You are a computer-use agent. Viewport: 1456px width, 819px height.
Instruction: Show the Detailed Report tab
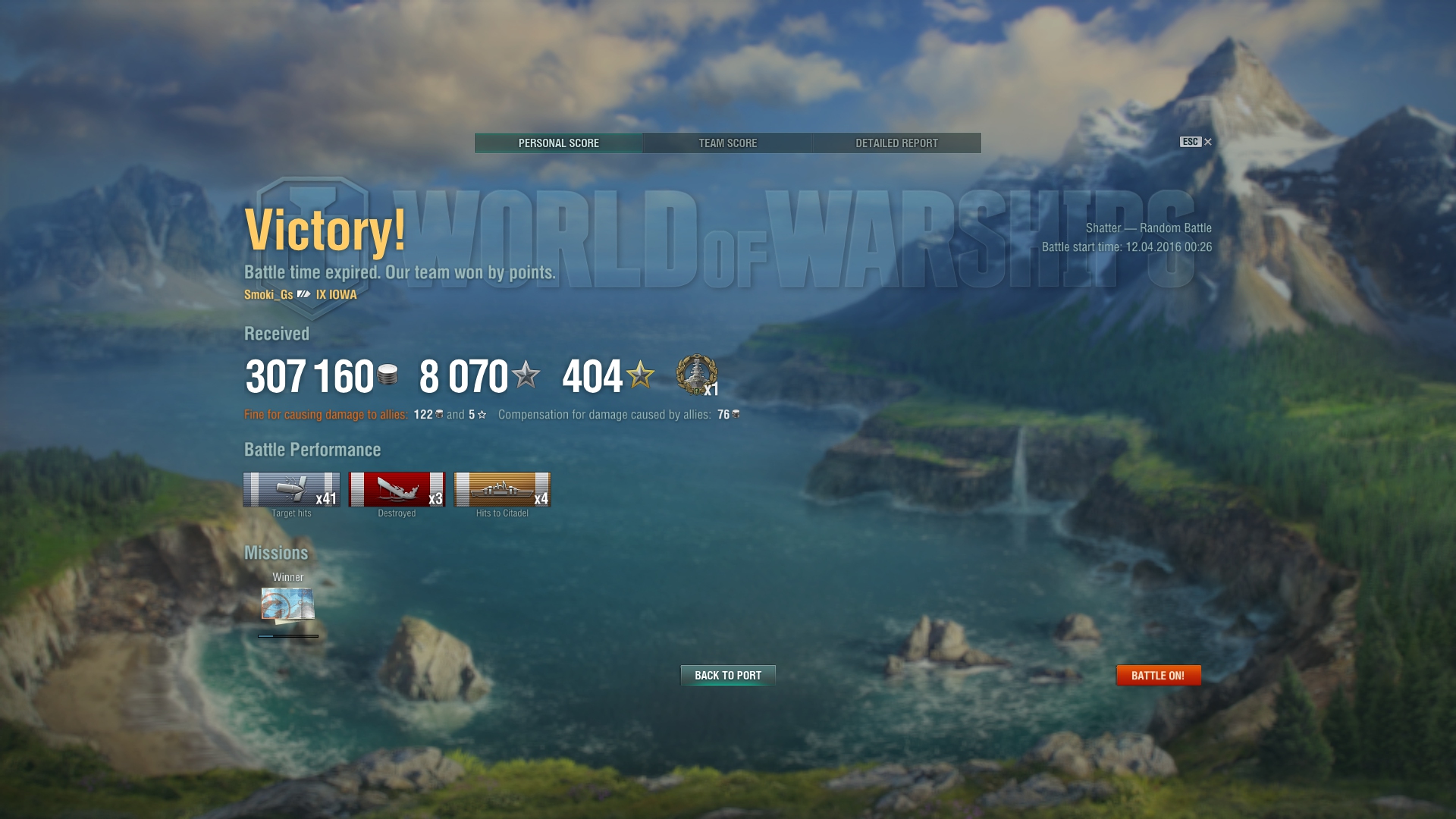click(x=896, y=143)
